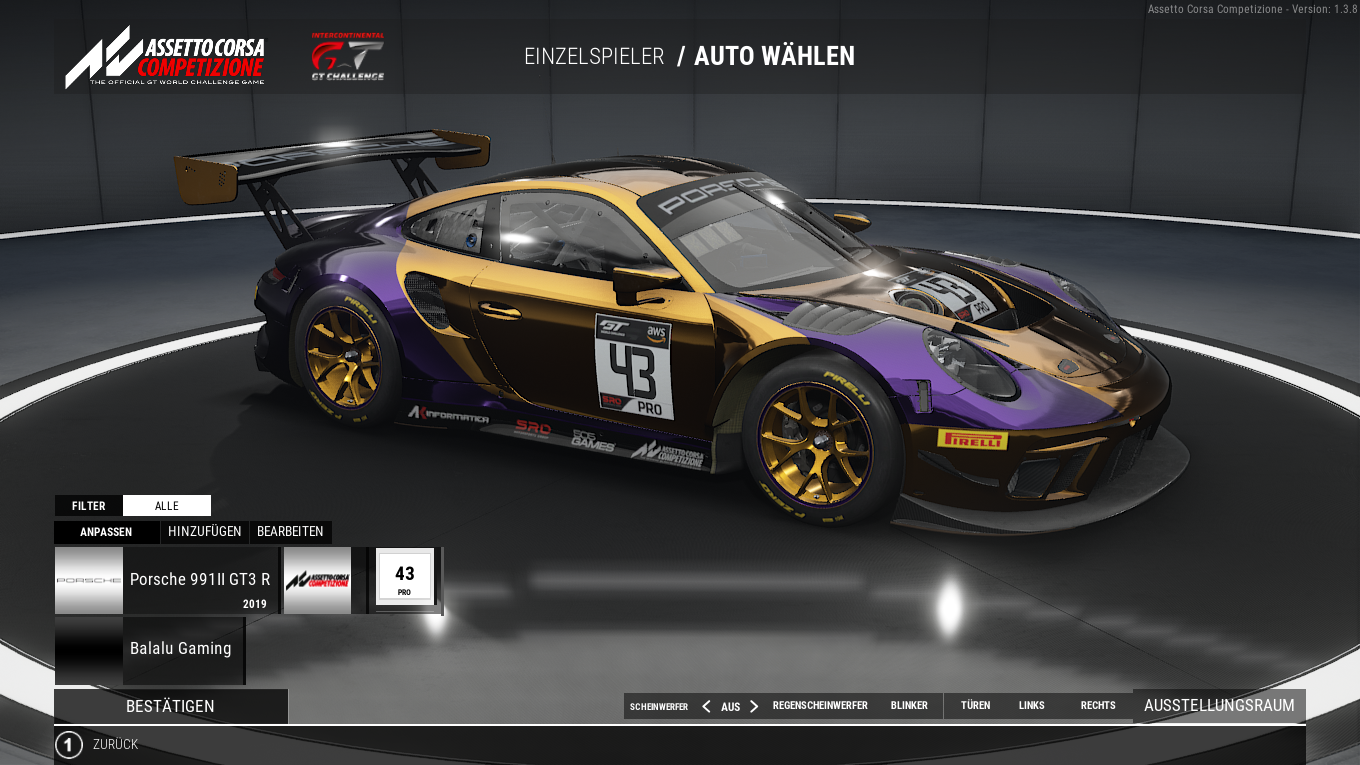Click the Assetto Corsa Competizione logo
The height and width of the screenshot is (765, 1360).
coord(165,58)
